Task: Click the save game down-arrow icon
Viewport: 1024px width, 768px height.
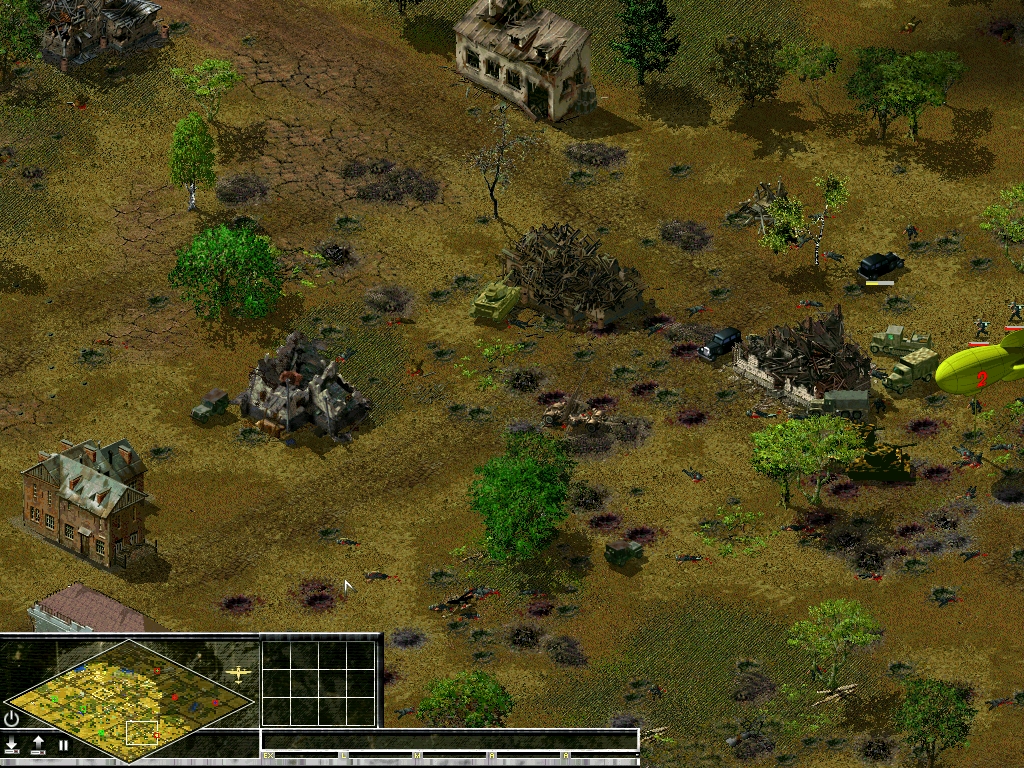Action: 12,745
